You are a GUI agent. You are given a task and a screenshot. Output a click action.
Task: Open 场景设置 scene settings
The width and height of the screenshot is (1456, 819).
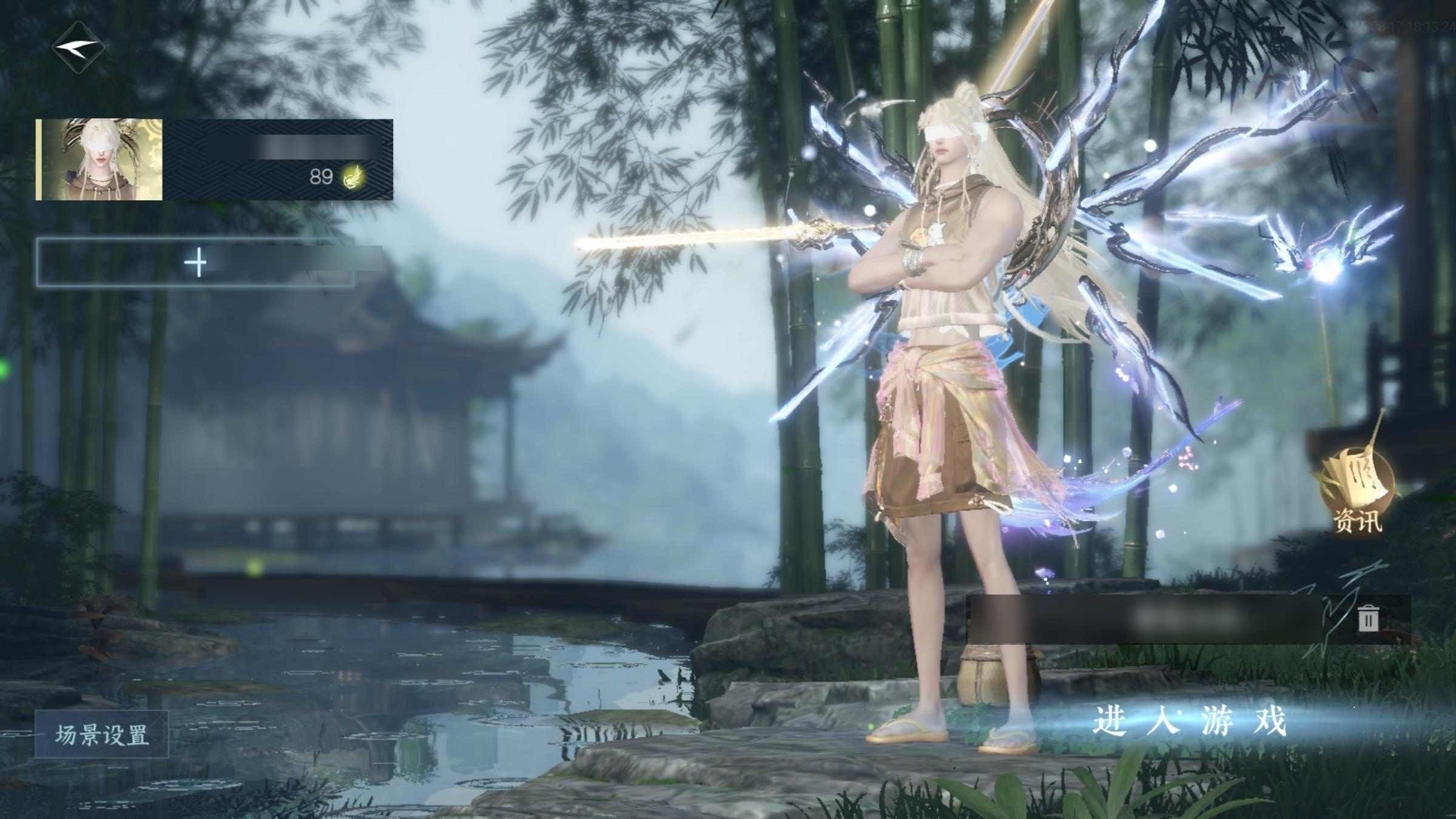[101, 735]
